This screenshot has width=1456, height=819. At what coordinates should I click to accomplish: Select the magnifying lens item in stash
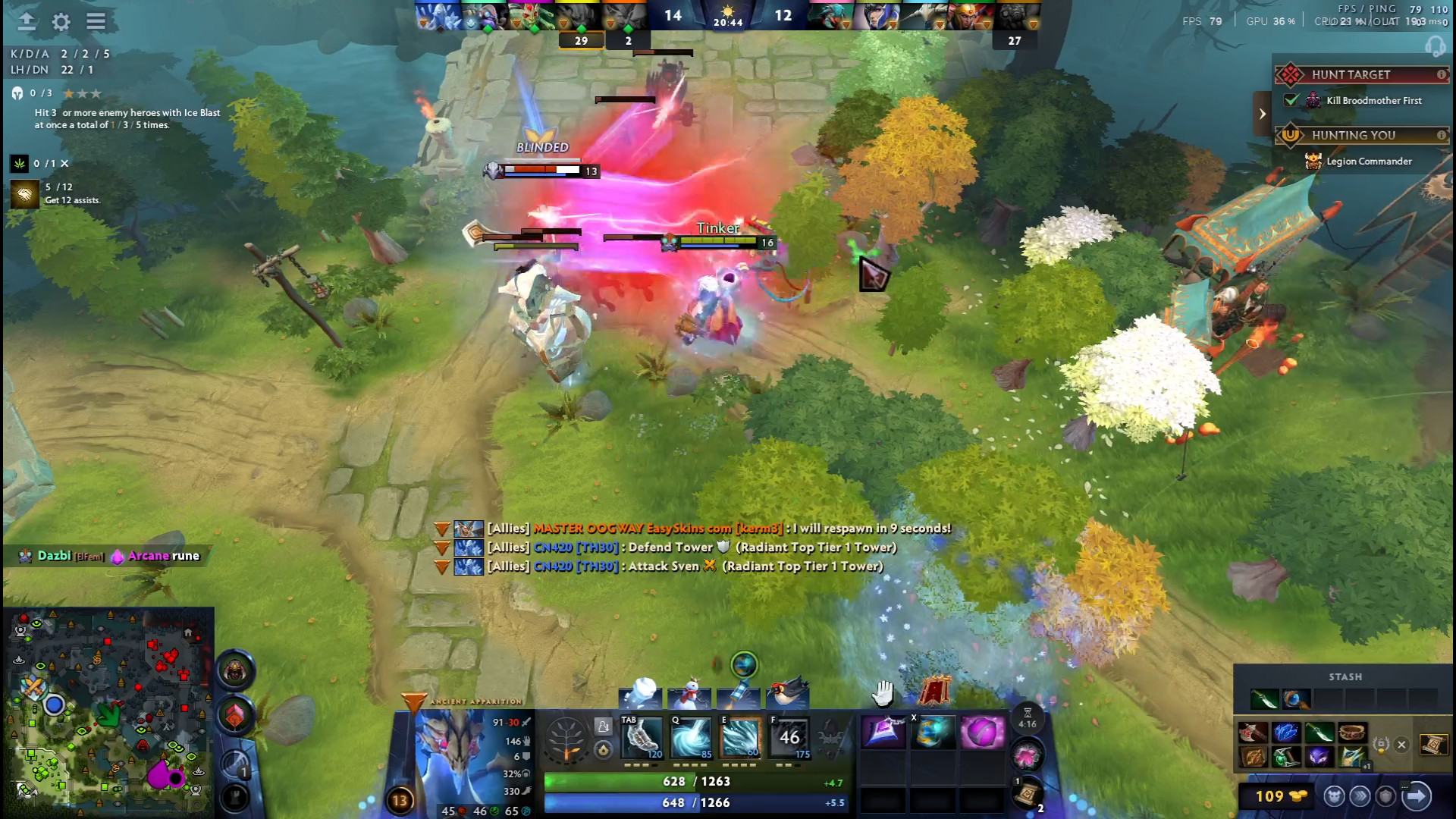tap(1295, 698)
